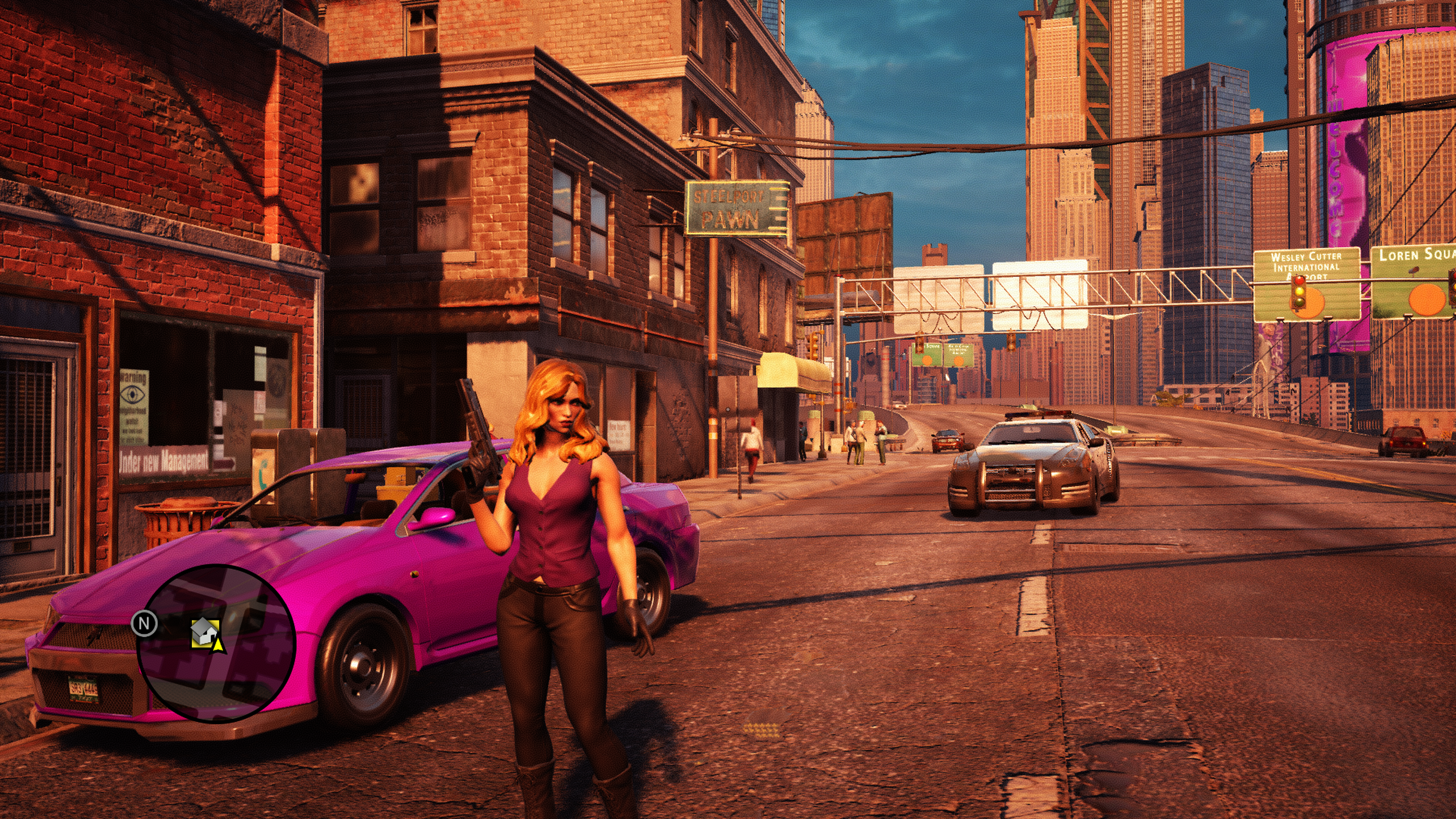Viewport: 1456px width, 819px height.
Task: Click the yellow player arrow on minimap
Action: click(x=218, y=643)
